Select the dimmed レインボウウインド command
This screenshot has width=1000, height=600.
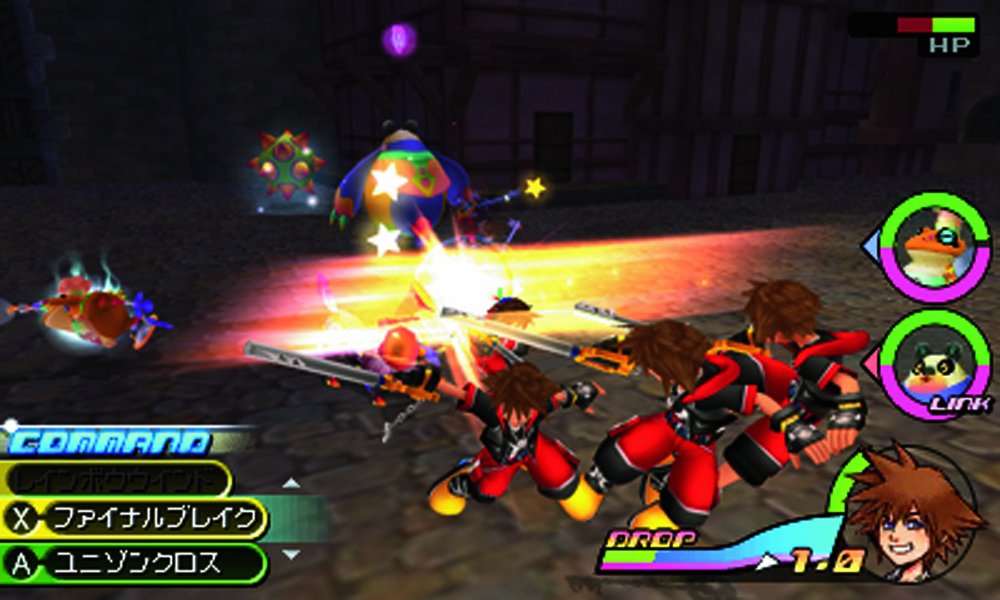(117, 480)
